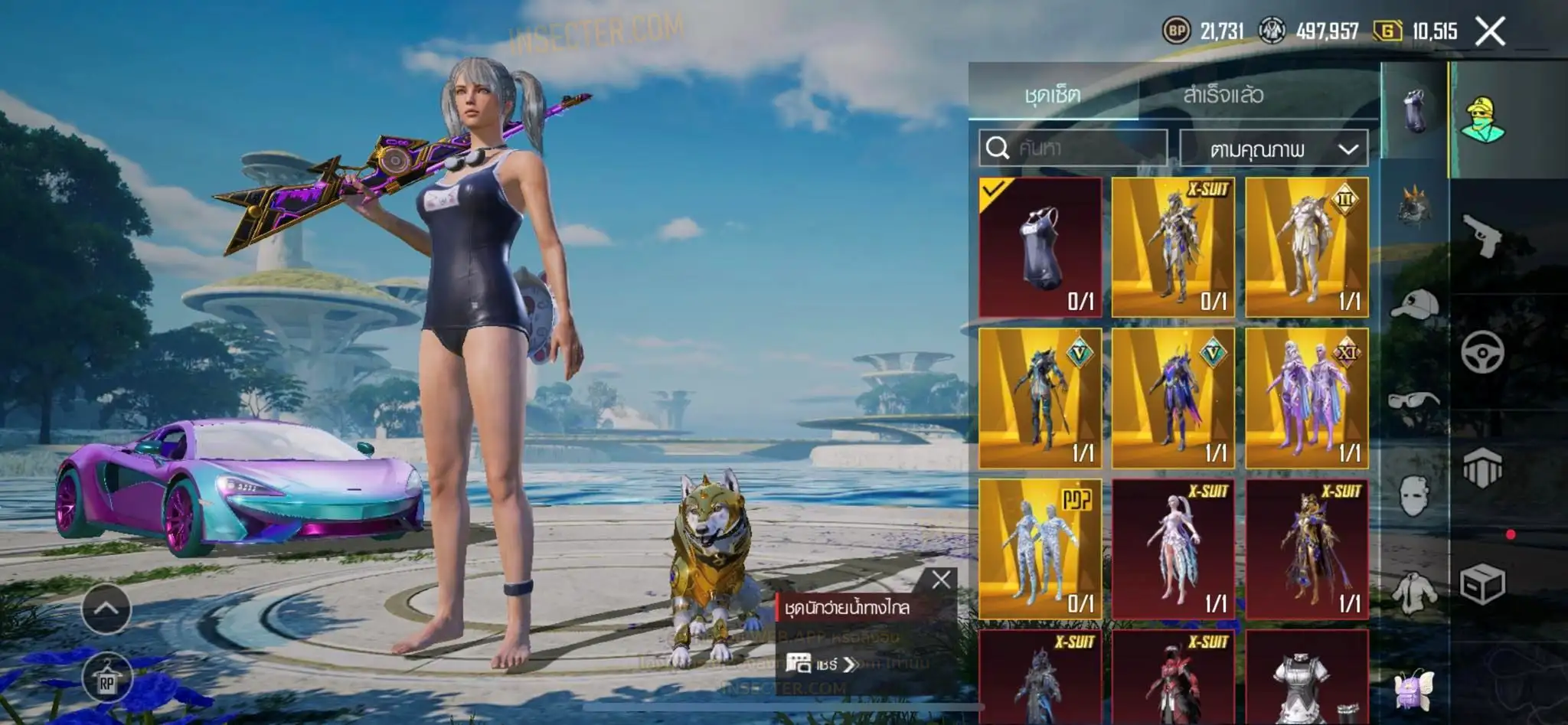Select the face mask category
1568x725 pixels.
tap(1413, 495)
